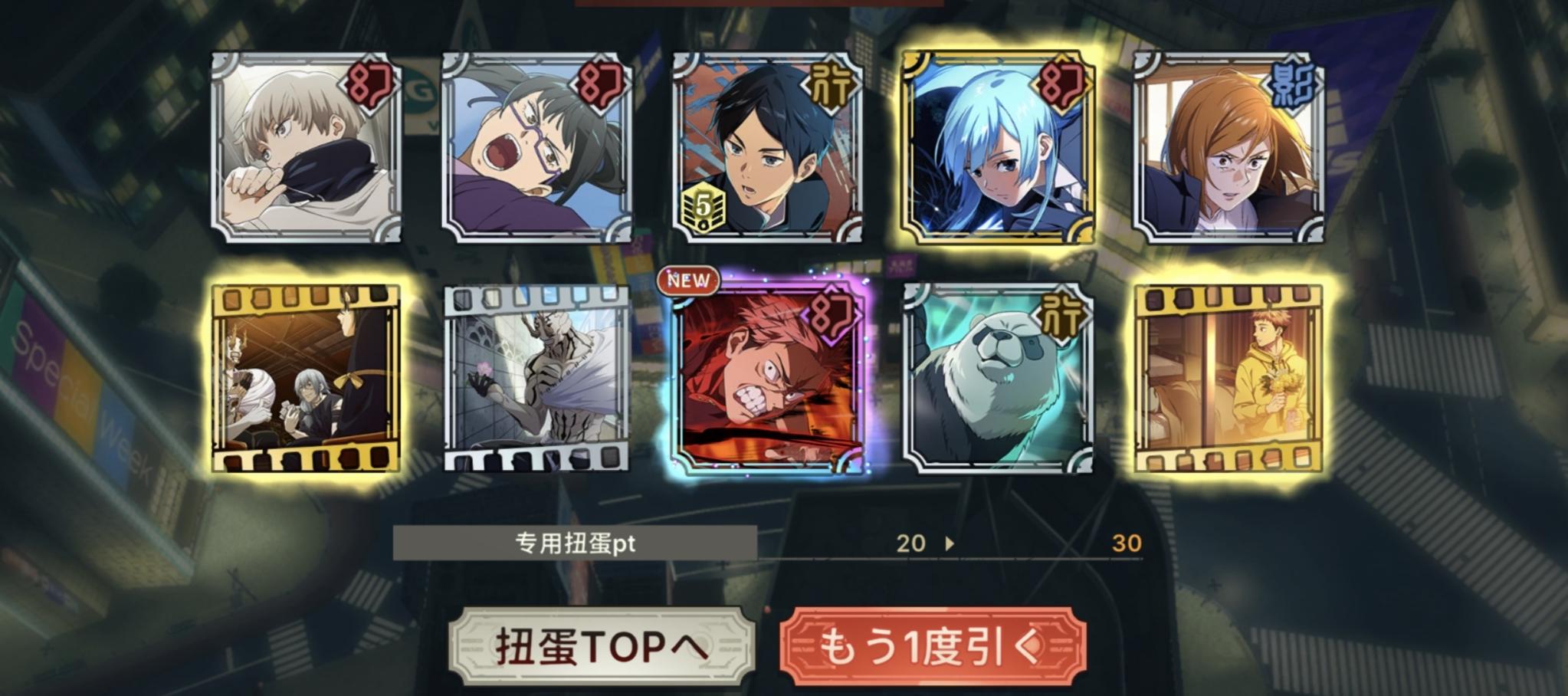Tap the emblem on the black-haired boy's card
Viewport: 1568px width, 696px height.
click(830, 87)
